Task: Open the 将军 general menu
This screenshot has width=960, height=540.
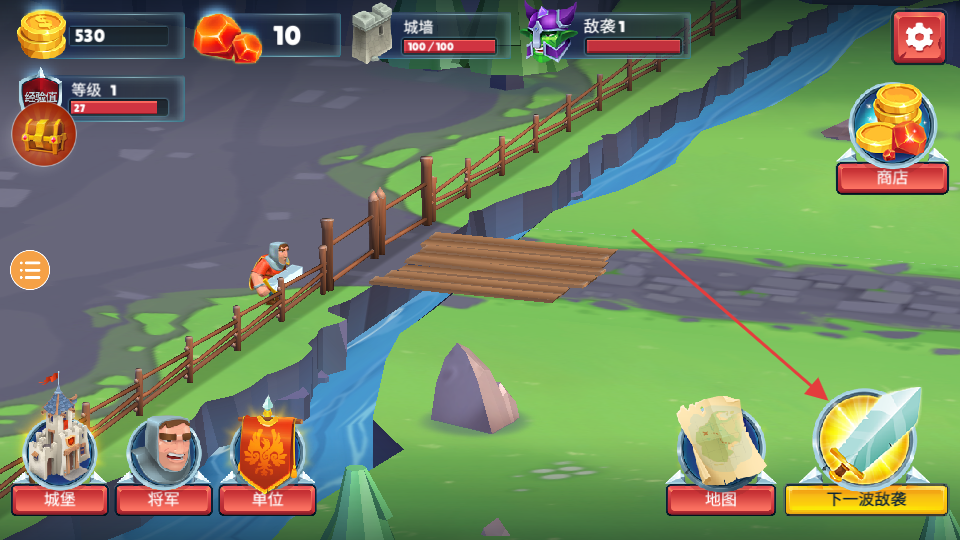Action: (164, 462)
